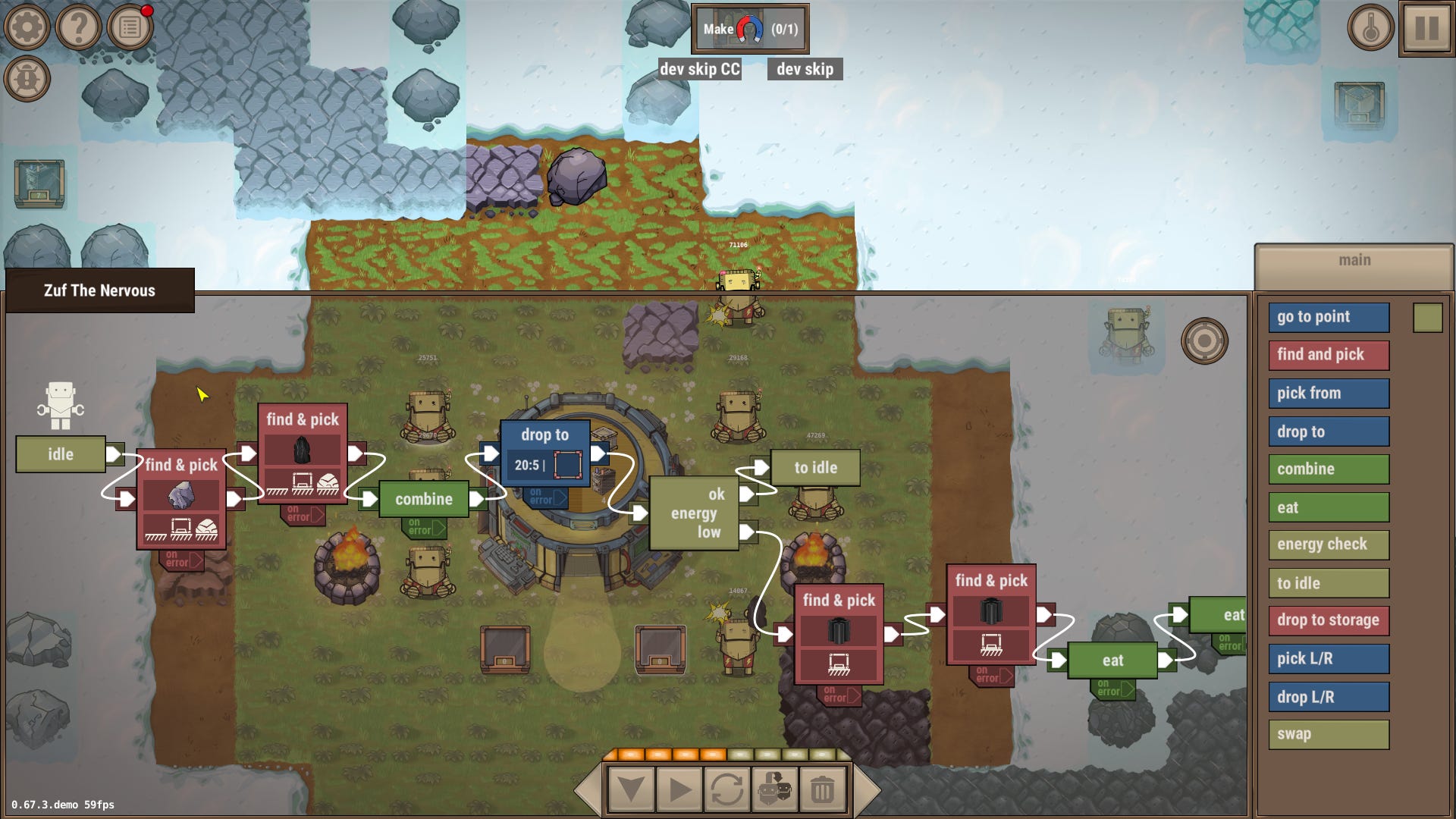This screenshot has width=1456, height=819.
Task: Click the step-down arrow icon in bottom toolbar
Action: click(631, 789)
